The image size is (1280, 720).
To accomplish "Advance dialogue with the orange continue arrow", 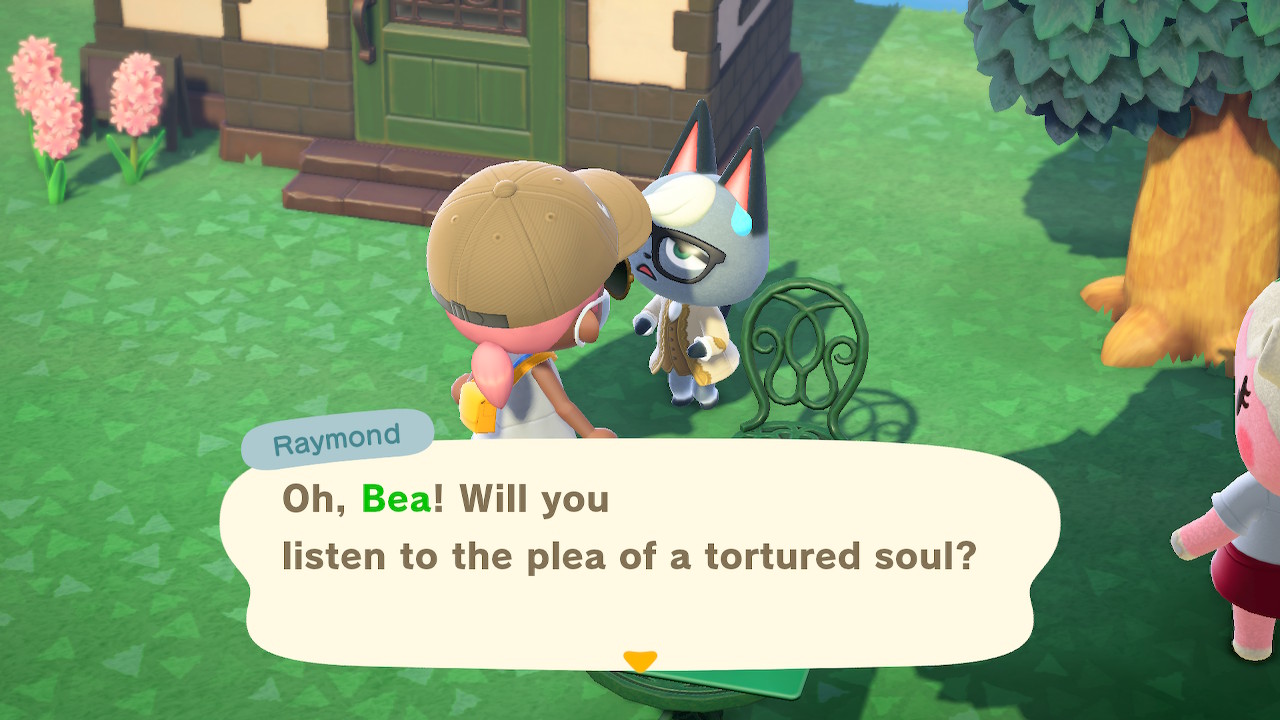I will pyautogui.click(x=639, y=661).
